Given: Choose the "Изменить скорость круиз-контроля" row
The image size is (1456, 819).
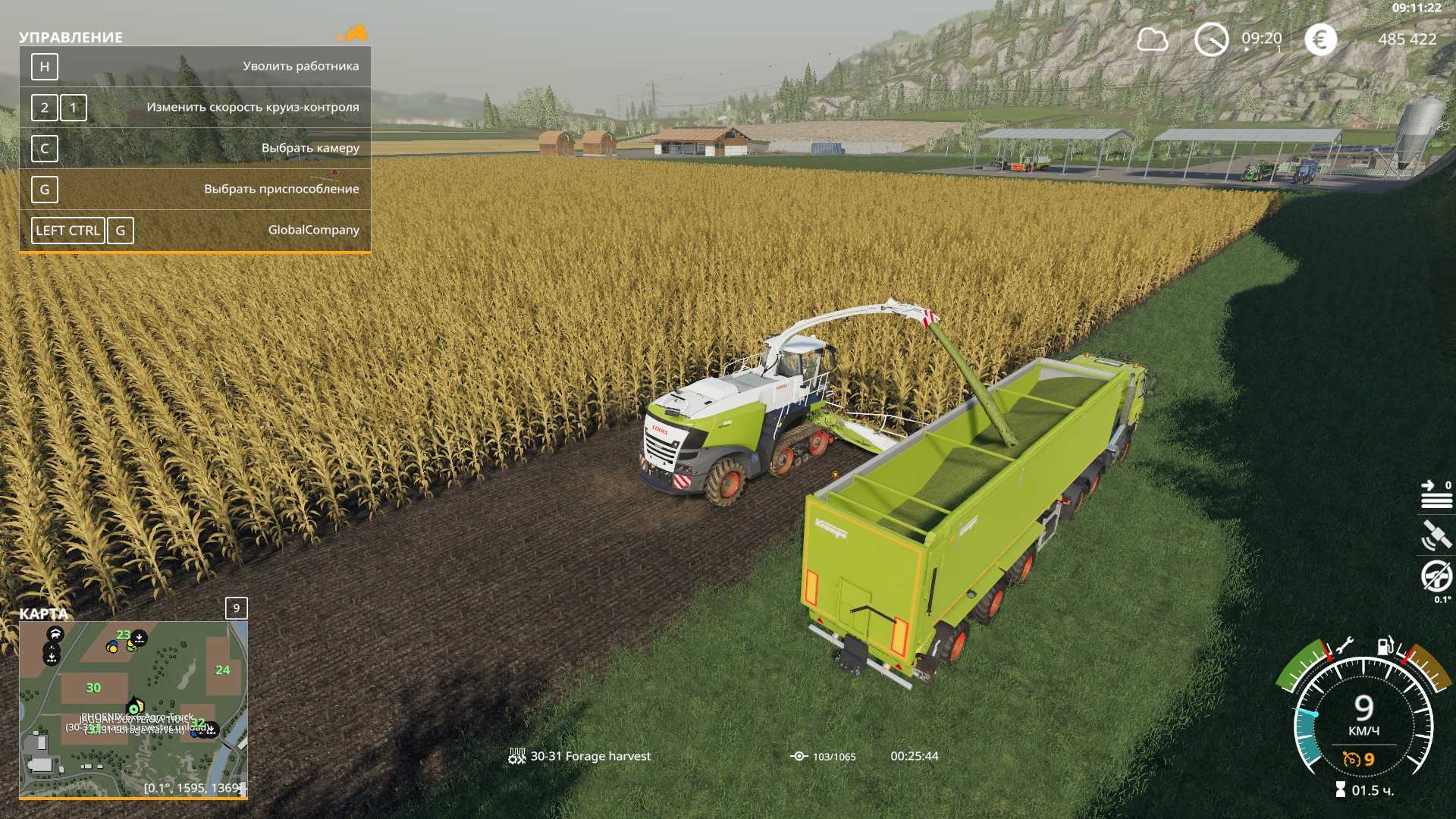Looking at the screenshot, I should 195,108.
